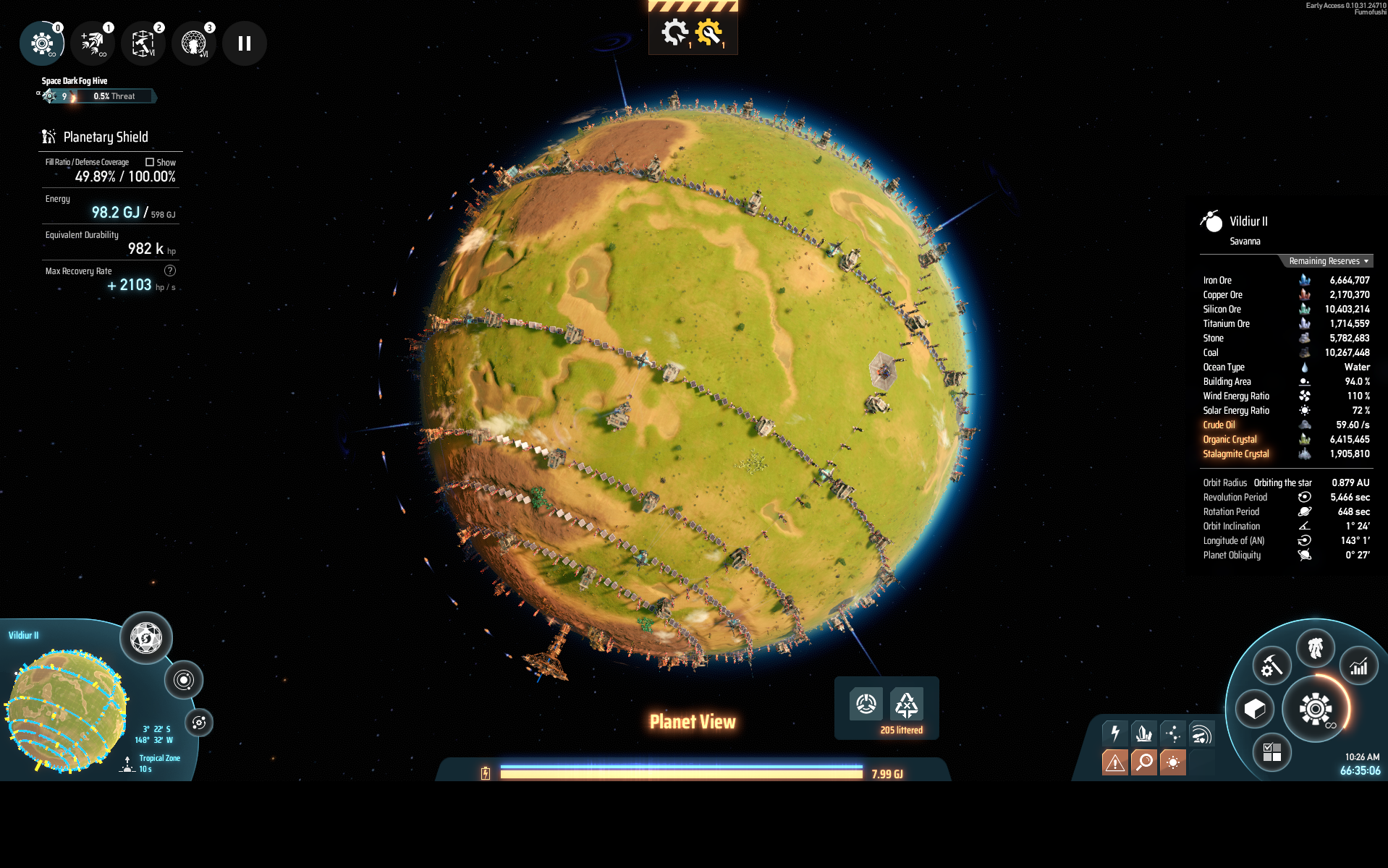This screenshot has height=868, width=1388.
Task: Pause the game
Action: tap(244, 43)
